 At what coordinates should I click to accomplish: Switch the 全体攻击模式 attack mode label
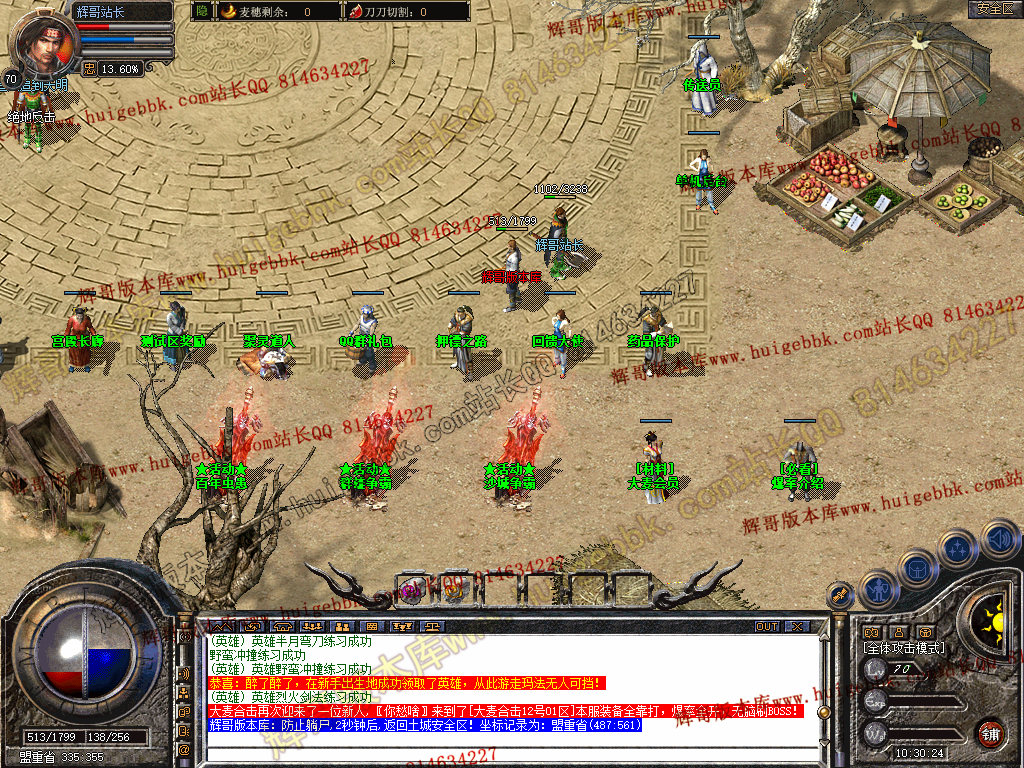pyautogui.click(x=903, y=648)
